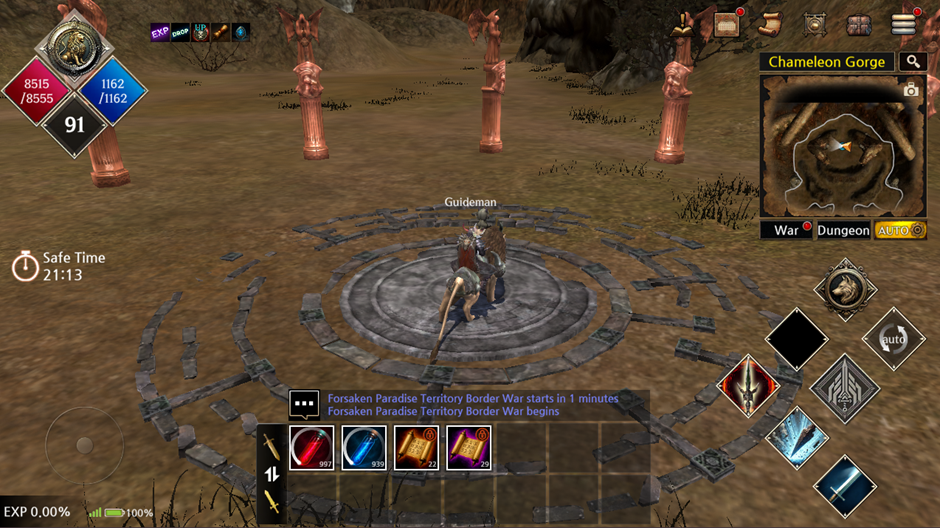Image resolution: width=940 pixels, height=528 pixels.
Task: Use the basic sword attack button
Action: pyautogui.click(x=845, y=486)
